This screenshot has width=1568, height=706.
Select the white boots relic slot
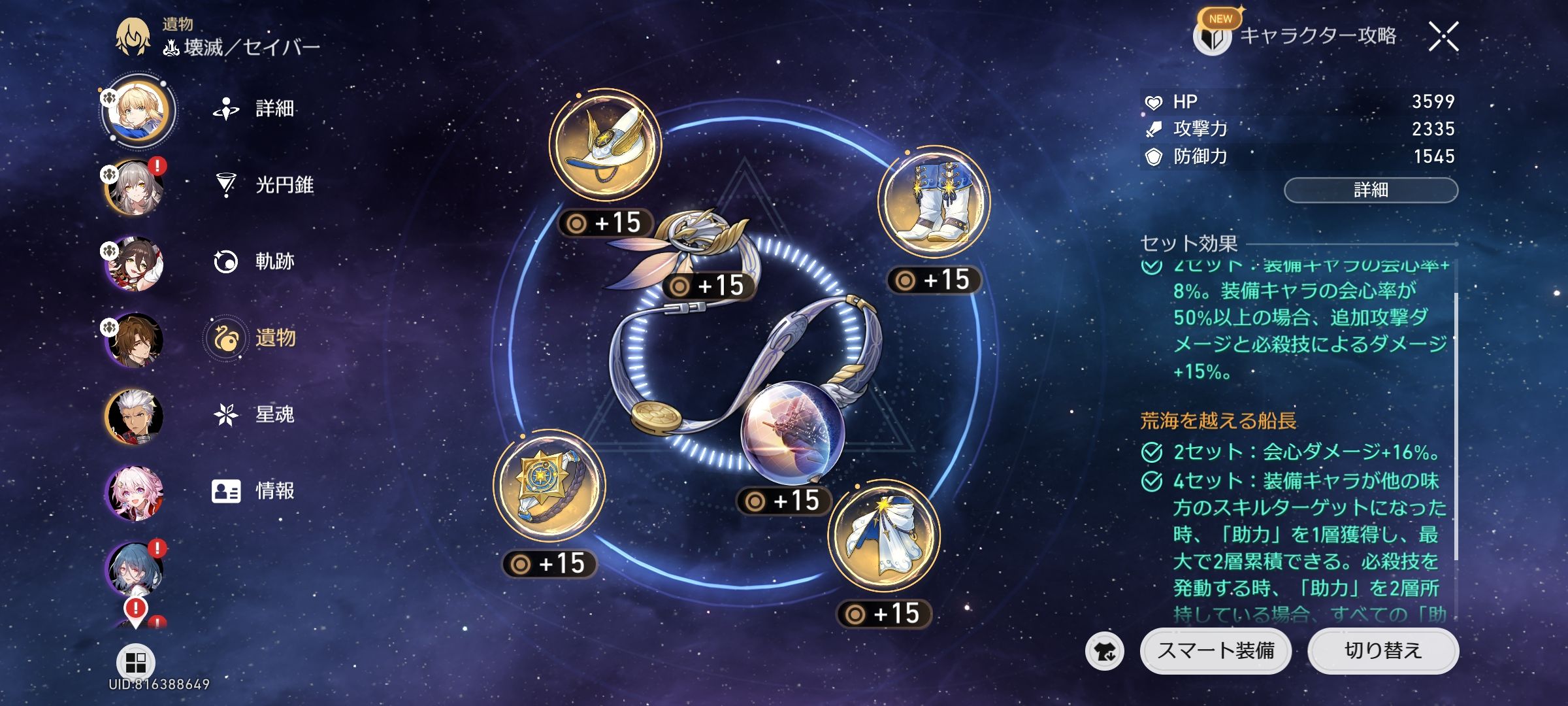(x=934, y=202)
